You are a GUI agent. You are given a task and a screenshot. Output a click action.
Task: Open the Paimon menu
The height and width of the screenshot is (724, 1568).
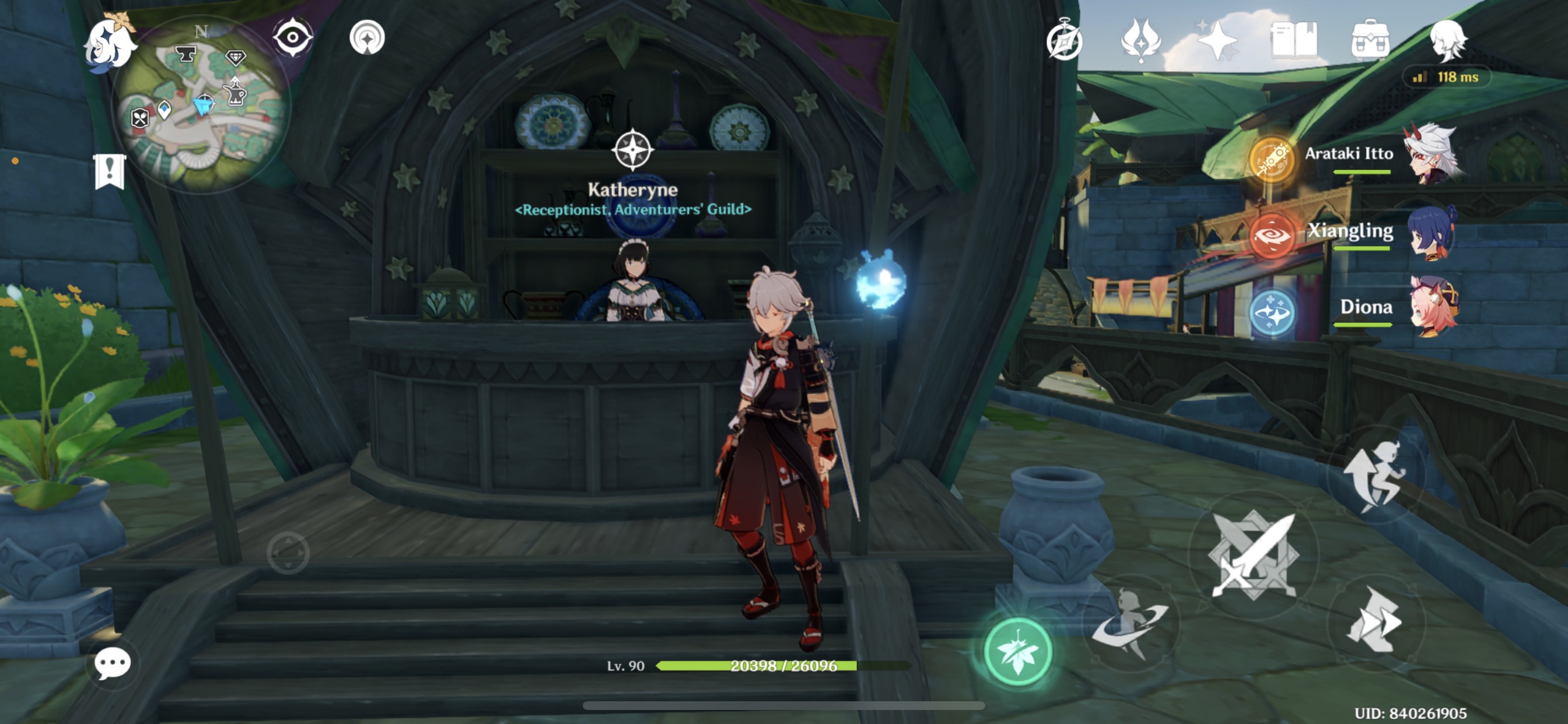click(x=111, y=44)
